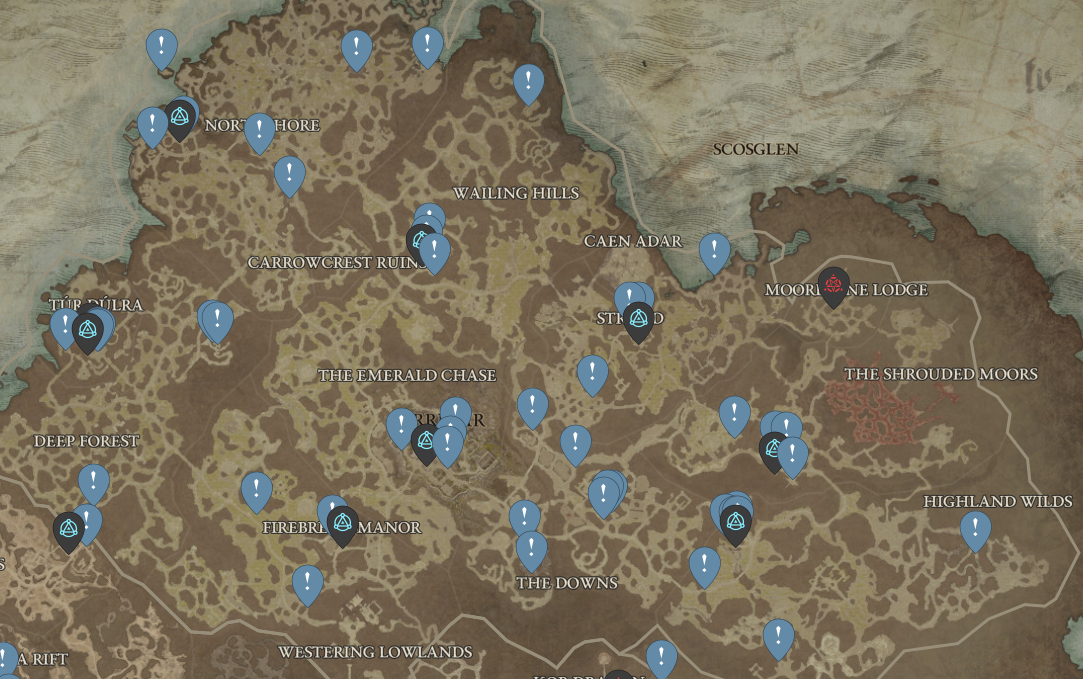Select the dark dungeon marker at Northshore
The height and width of the screenshot is (679, 1083).
pos(180,118)
